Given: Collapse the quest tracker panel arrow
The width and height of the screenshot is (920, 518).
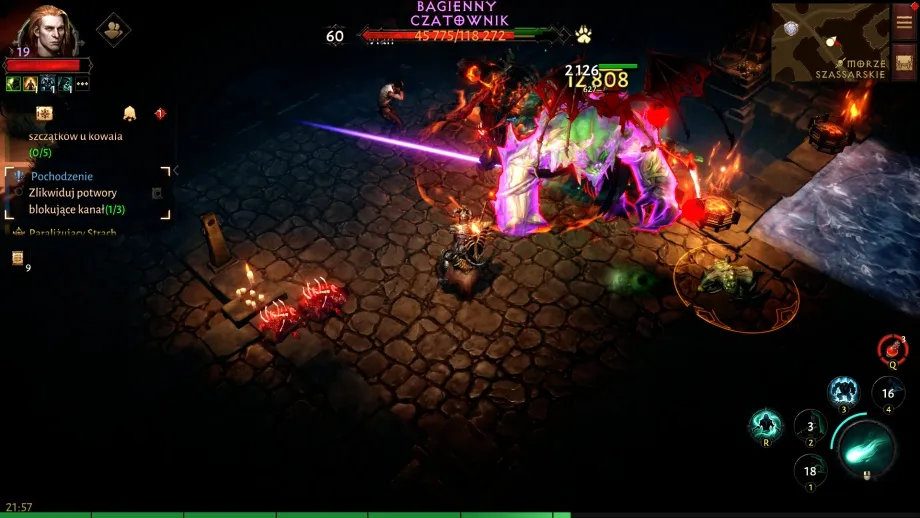Looking at the screenshot, I should click(x=177, y=170).
